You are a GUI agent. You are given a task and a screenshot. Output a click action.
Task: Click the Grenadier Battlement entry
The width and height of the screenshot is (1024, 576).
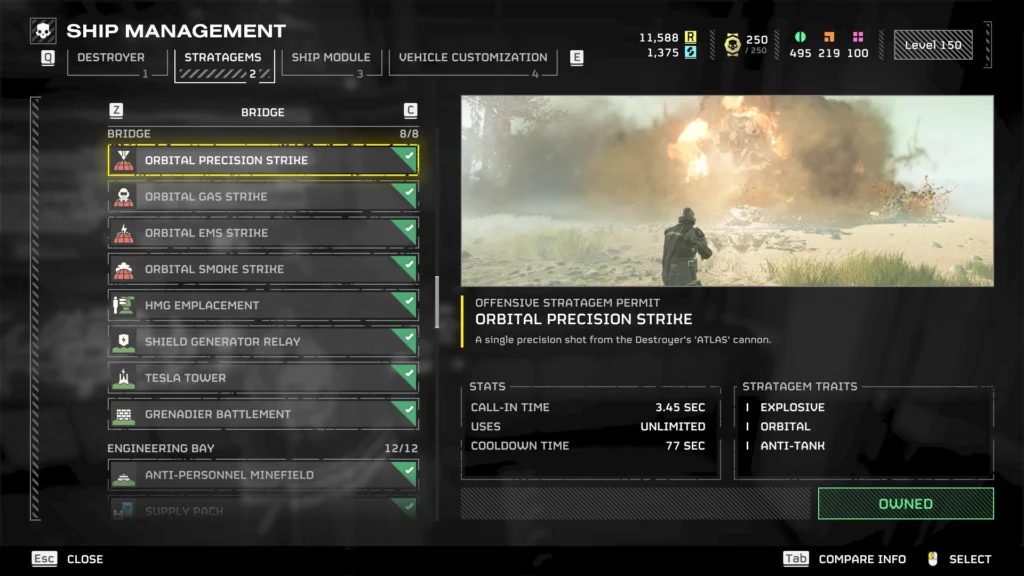[263, 414]
